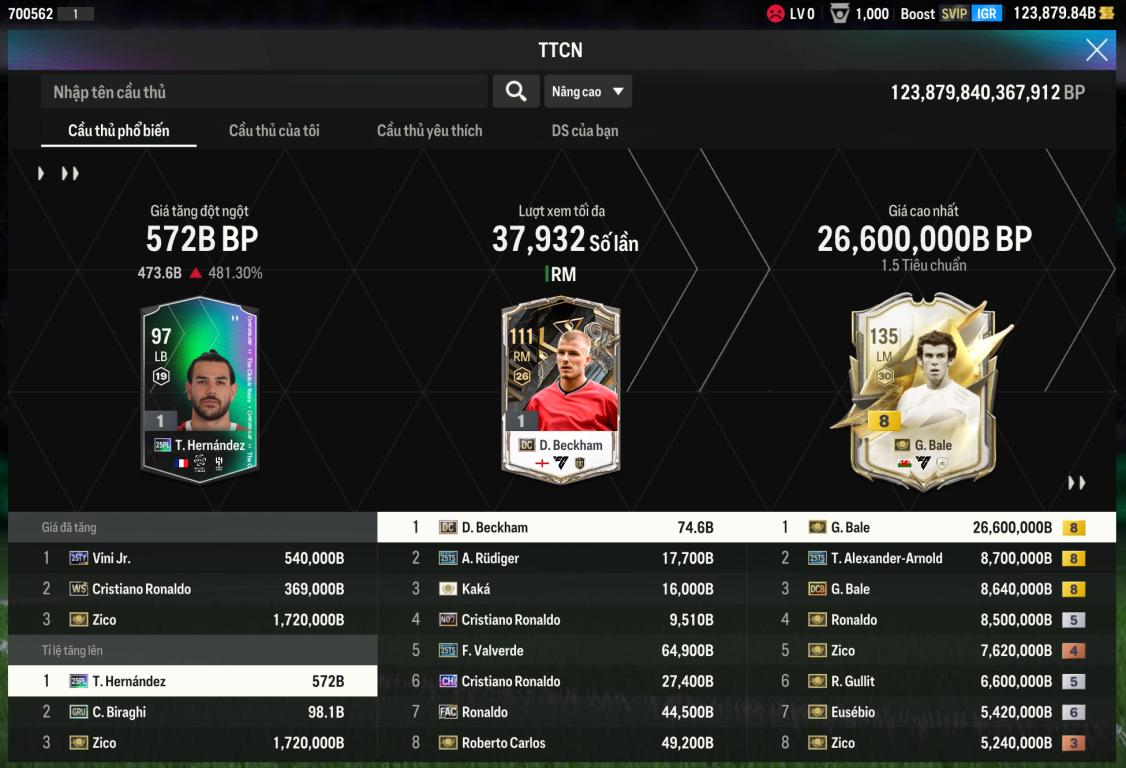Click the player name search field
Image resolution: width=1126 pixels, height=768 pixels.
click(264, 92)
